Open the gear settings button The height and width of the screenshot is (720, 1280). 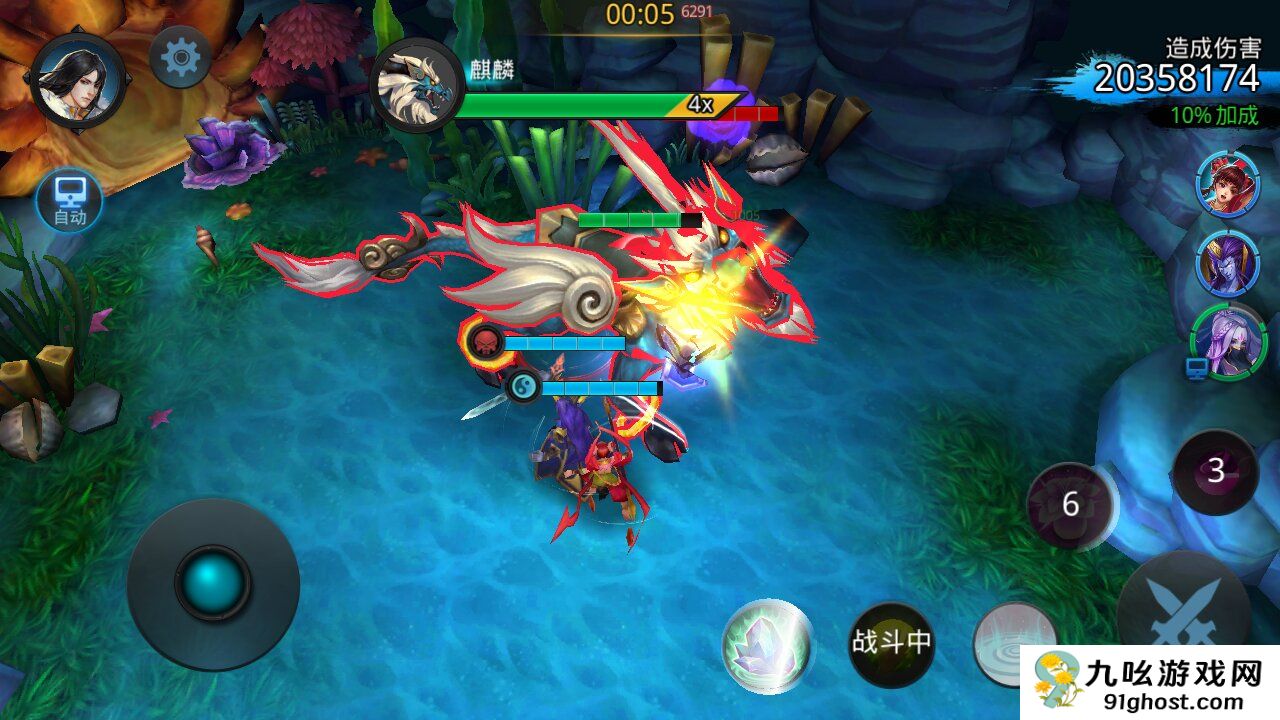click(181, 57)
